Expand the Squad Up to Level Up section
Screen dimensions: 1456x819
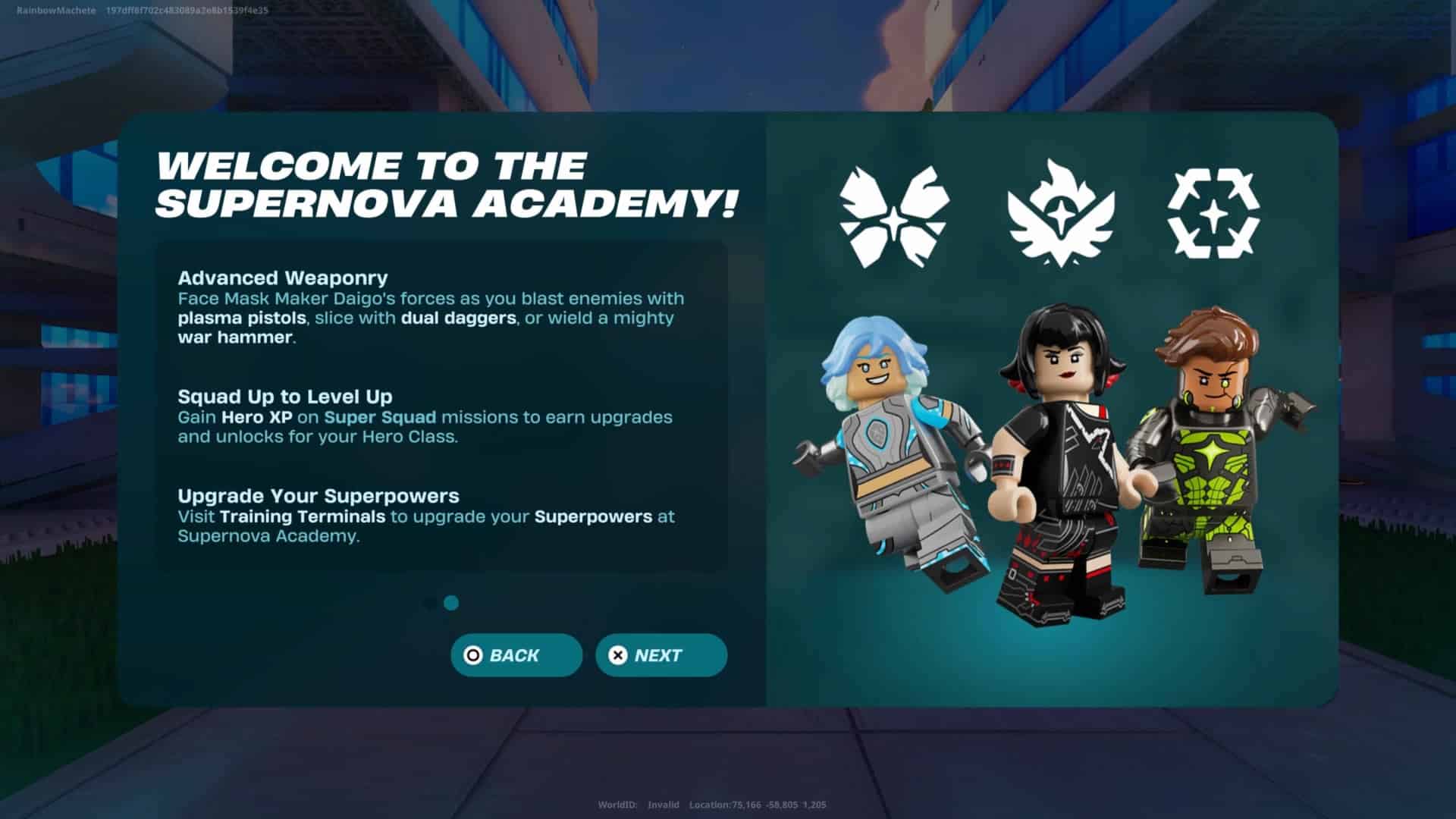pyautogui.click(x=284, y=397)
